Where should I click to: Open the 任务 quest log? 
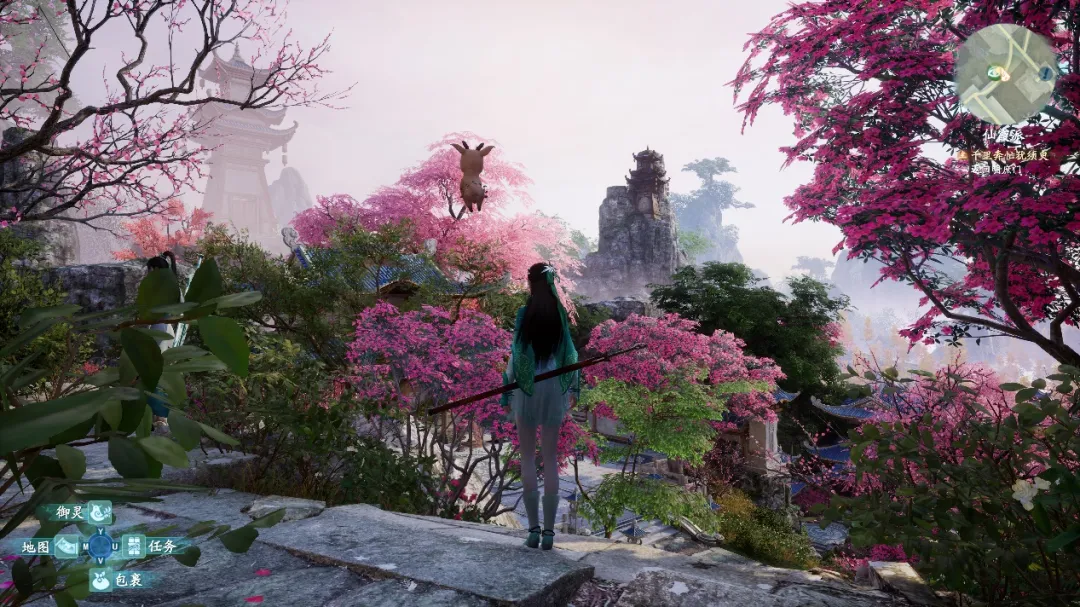pyautogui.click(x=134, y=546)
